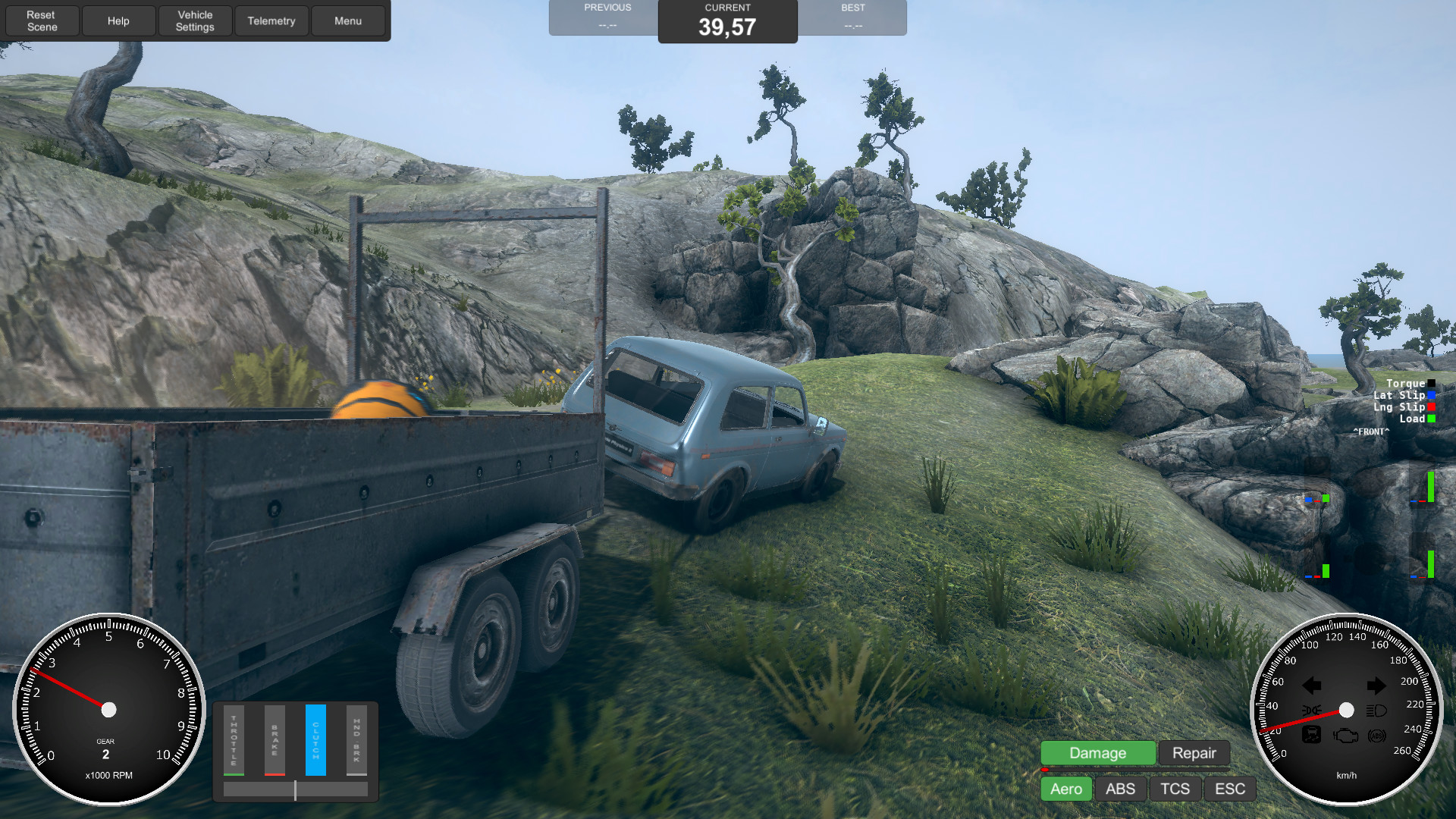Click the Damage display button
Image resolution: width=1456 pixels, height=819 pixels.
tap(1097, 752)
